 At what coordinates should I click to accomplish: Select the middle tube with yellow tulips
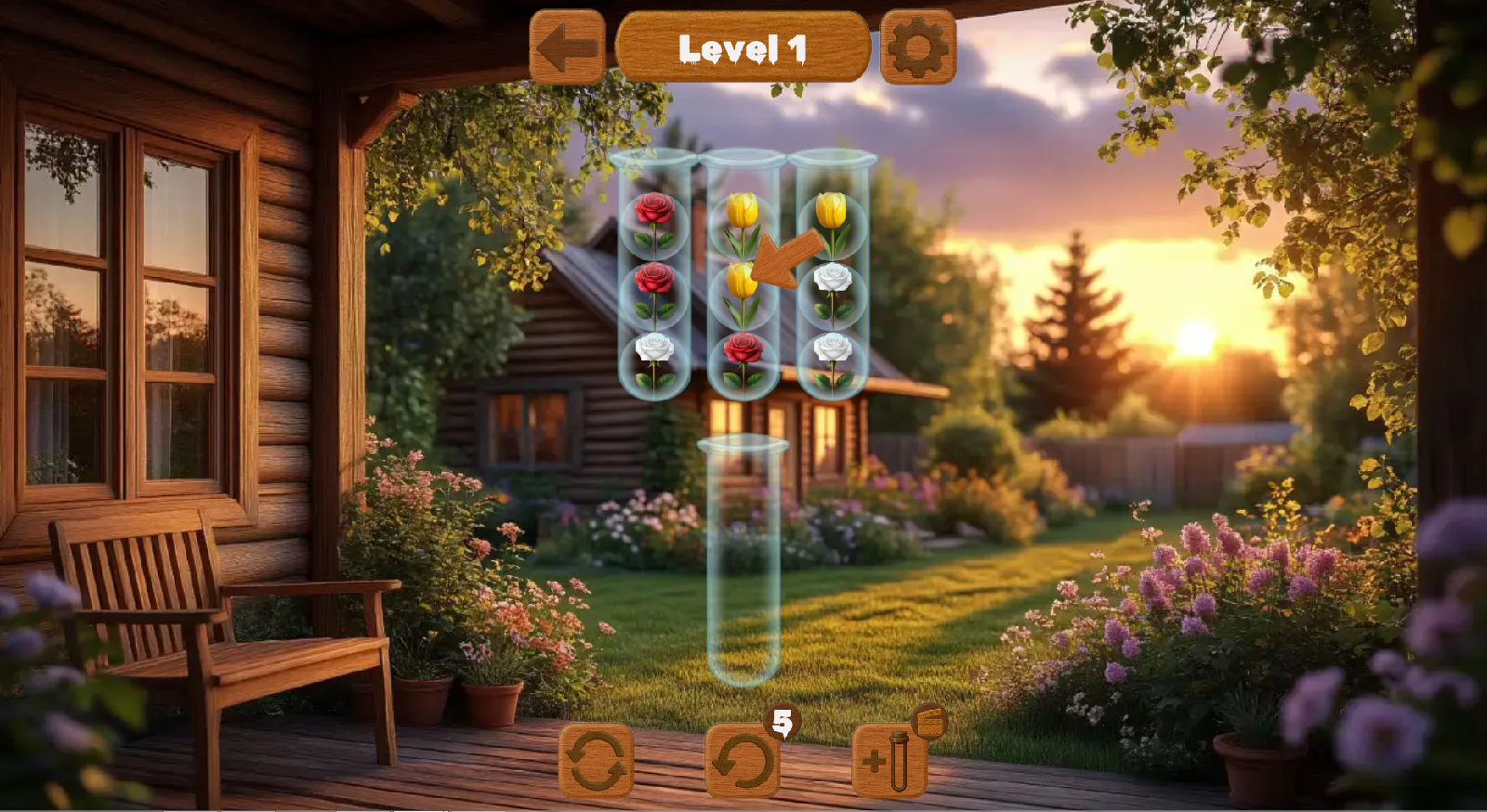pyautogui.click(x=743, y=279)
